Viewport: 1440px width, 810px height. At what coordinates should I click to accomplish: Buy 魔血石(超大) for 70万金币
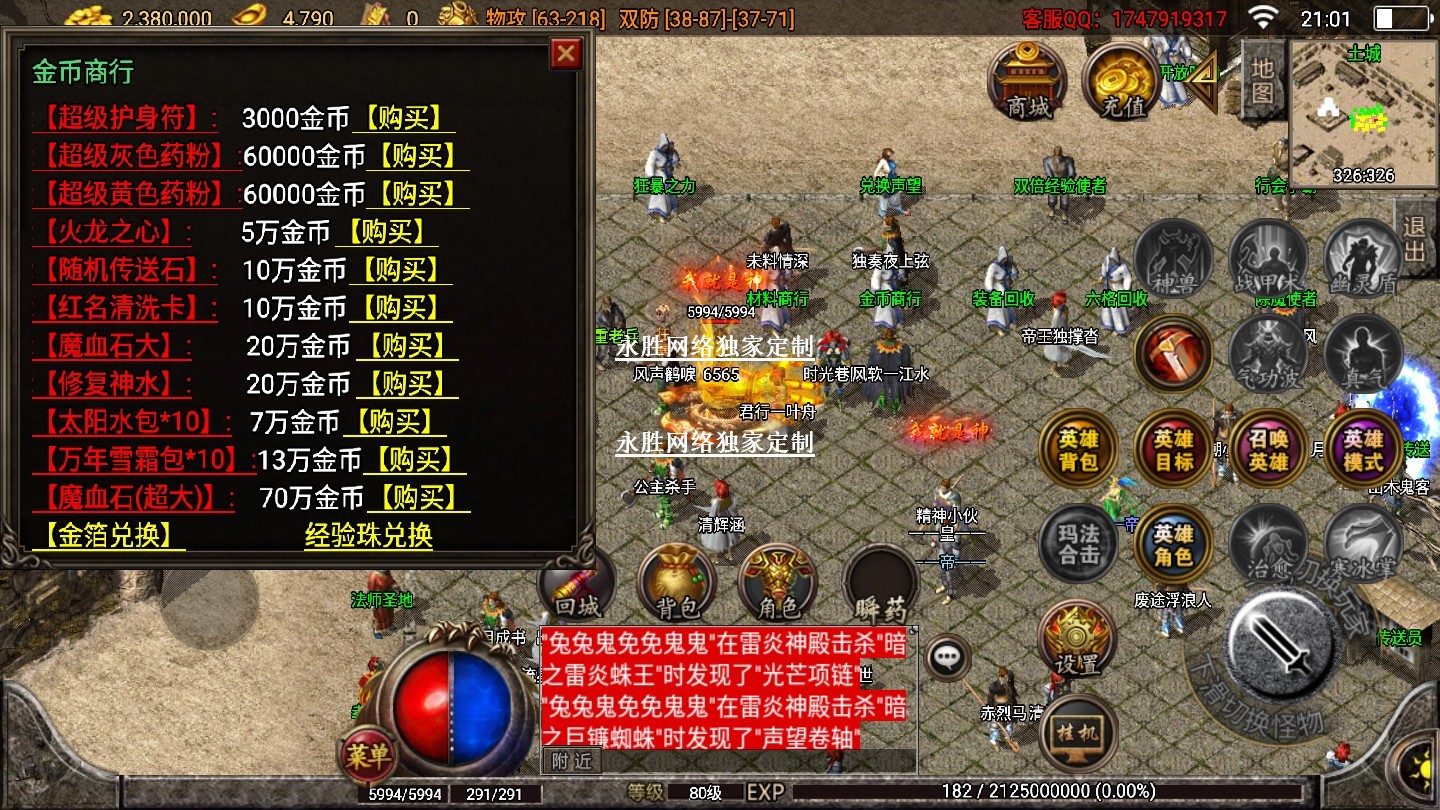coord(418,498)
